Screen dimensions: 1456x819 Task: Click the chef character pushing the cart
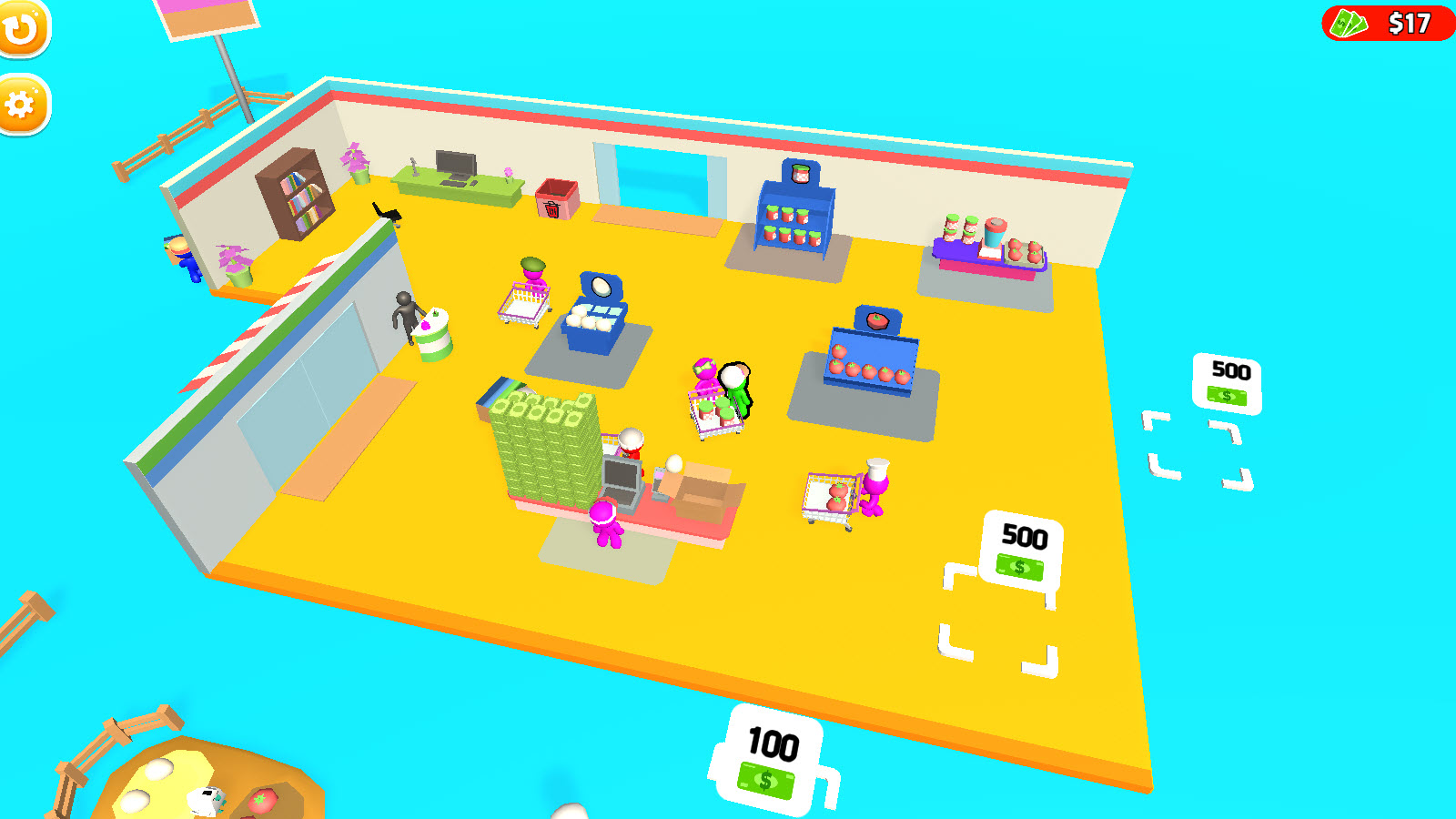(x=875, y=491)
